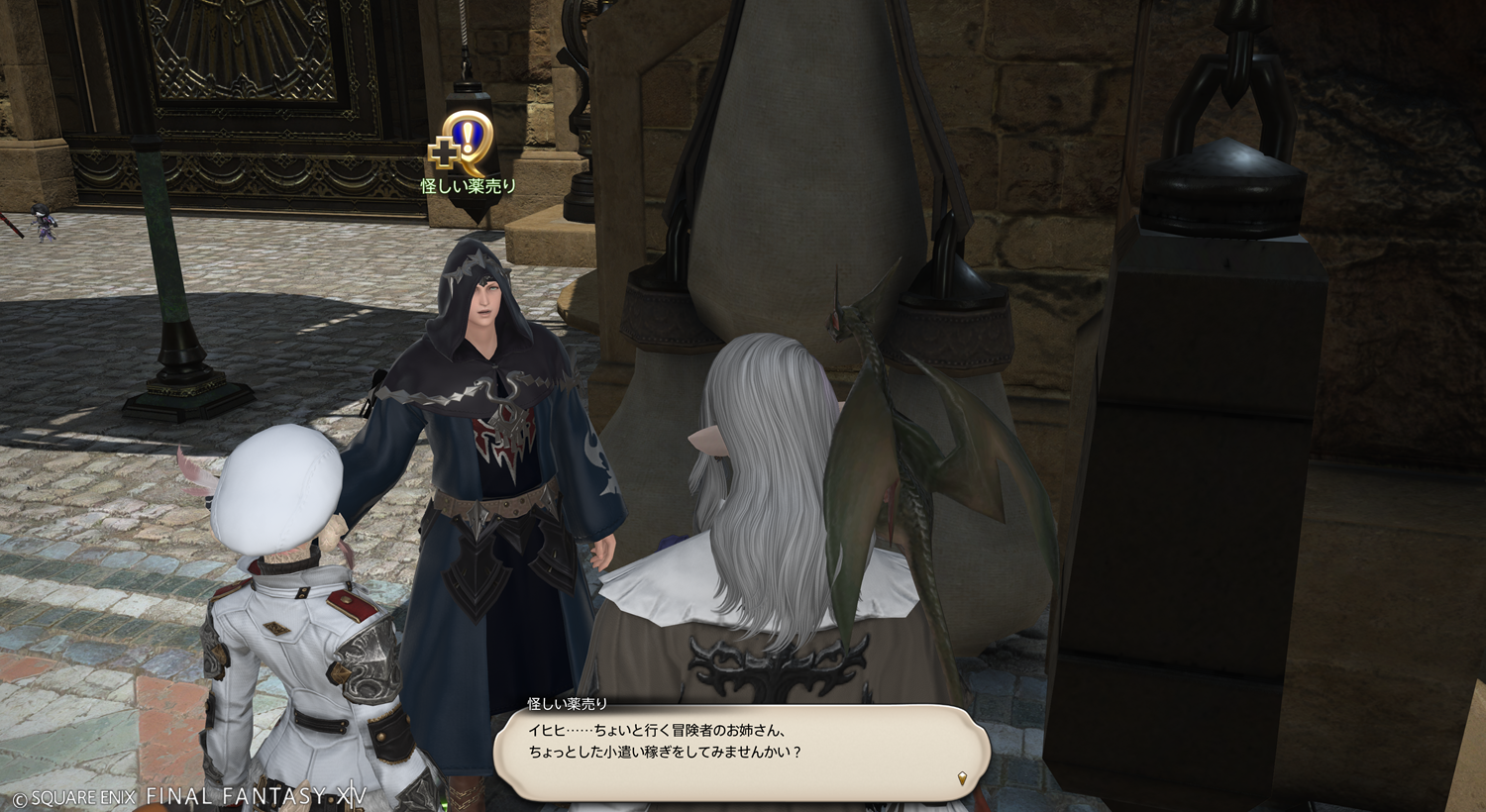Target the green 怪しい薬売り nameplate
Viewport: 1486px width, 812px height.
tap(469, 186)
